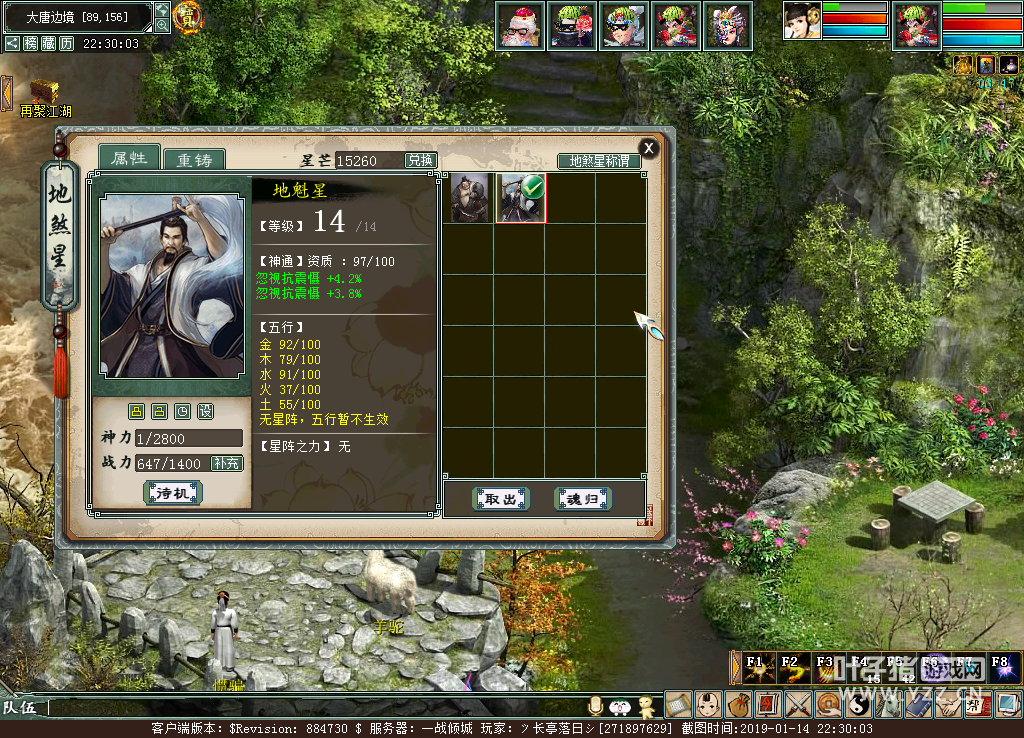Choose the 待机 standby button

pos(173,493)
